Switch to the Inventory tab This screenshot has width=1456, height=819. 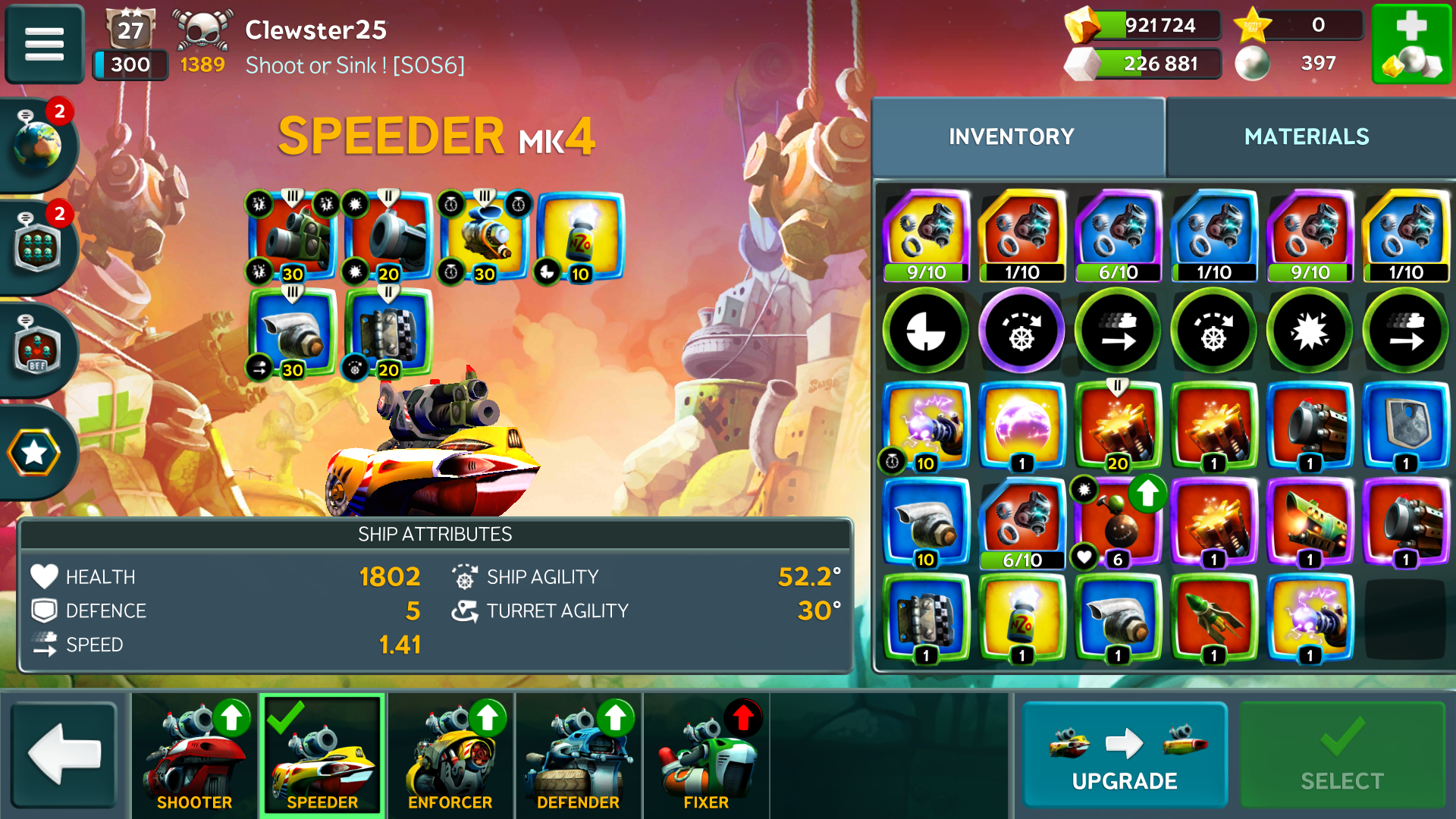point(1012,136)
